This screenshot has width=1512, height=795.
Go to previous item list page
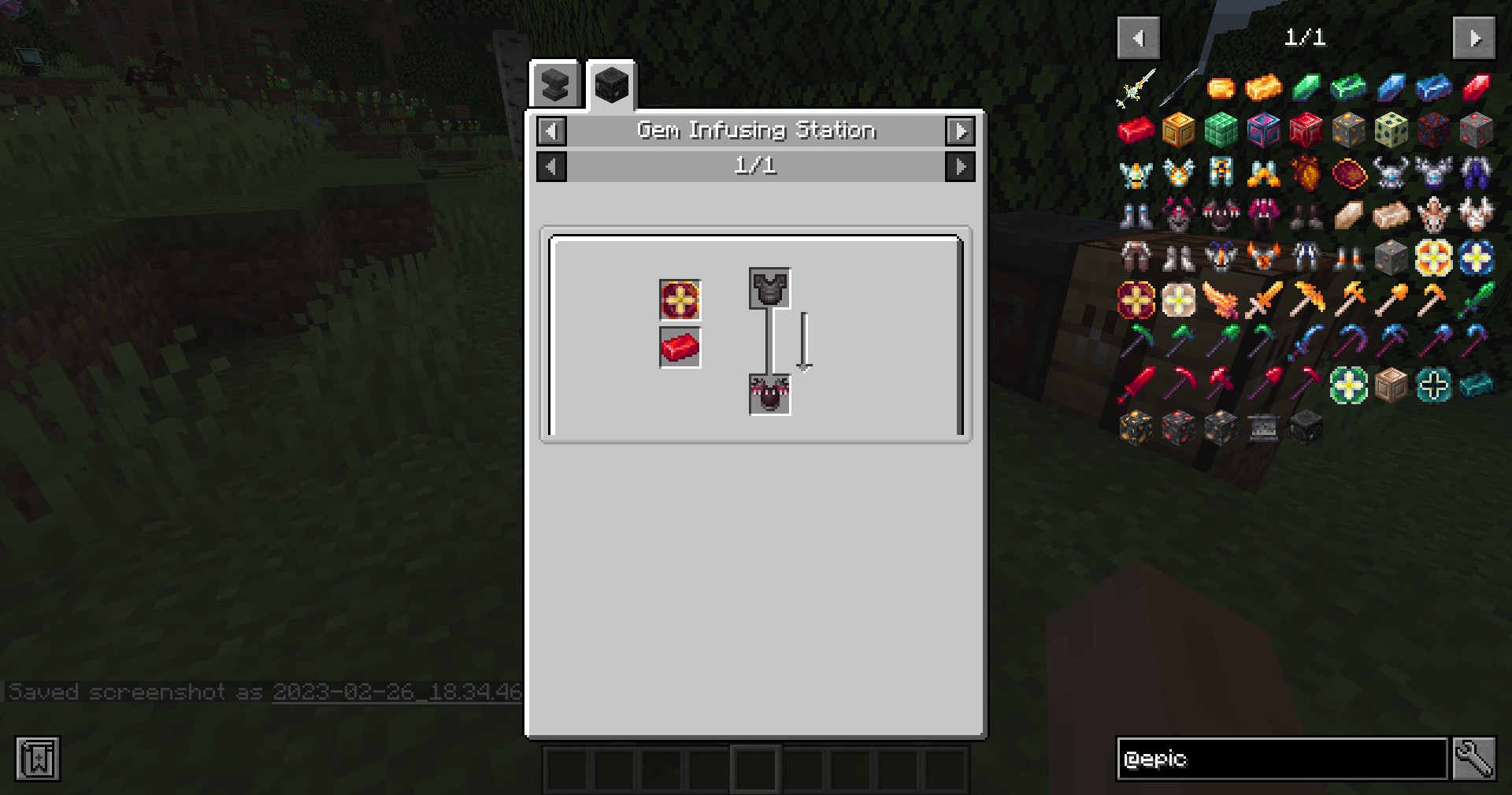1138,38
